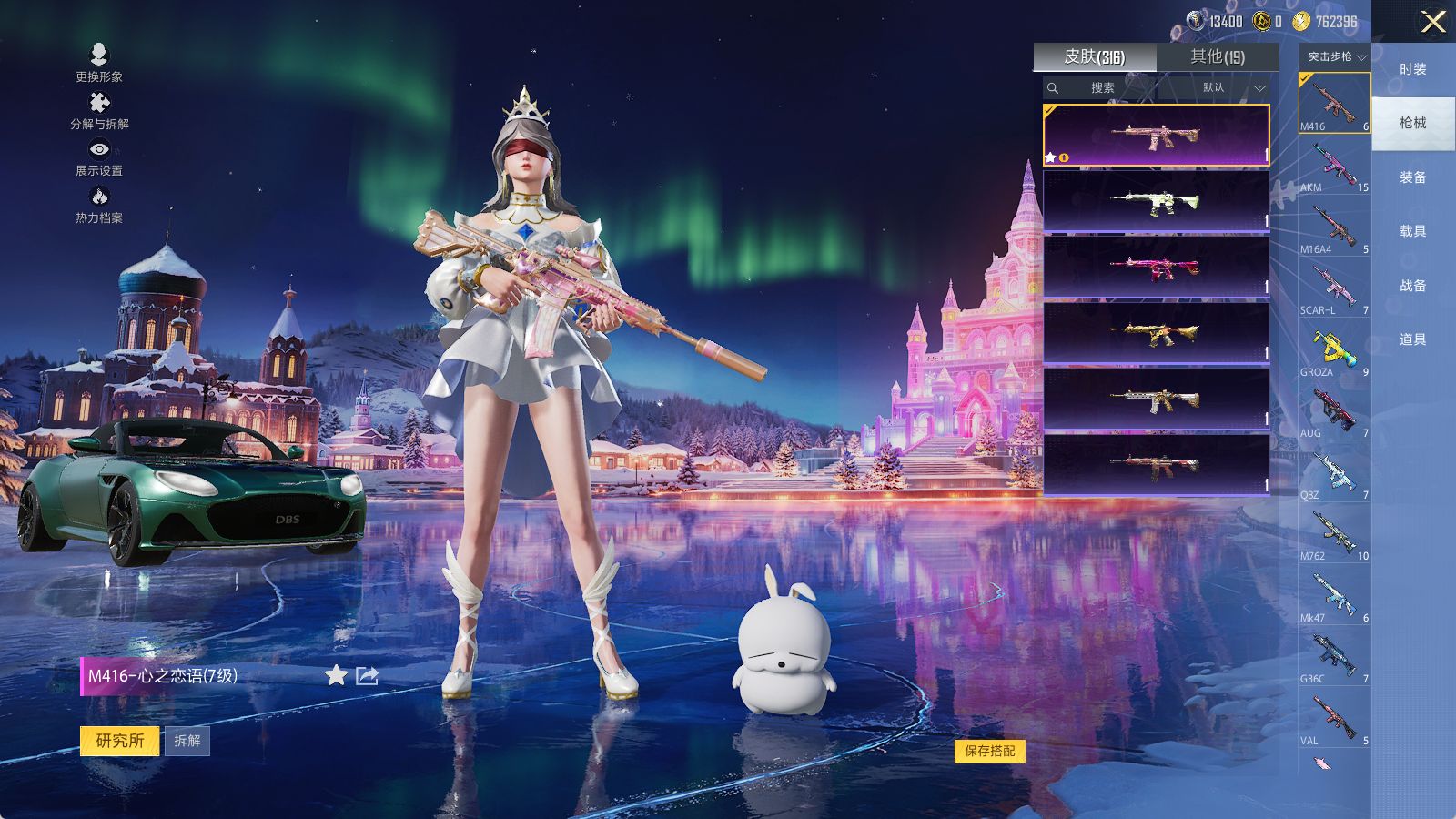Switch to the 皮肤 skins tab
1456x819 pixels.
click(1095, 57)
